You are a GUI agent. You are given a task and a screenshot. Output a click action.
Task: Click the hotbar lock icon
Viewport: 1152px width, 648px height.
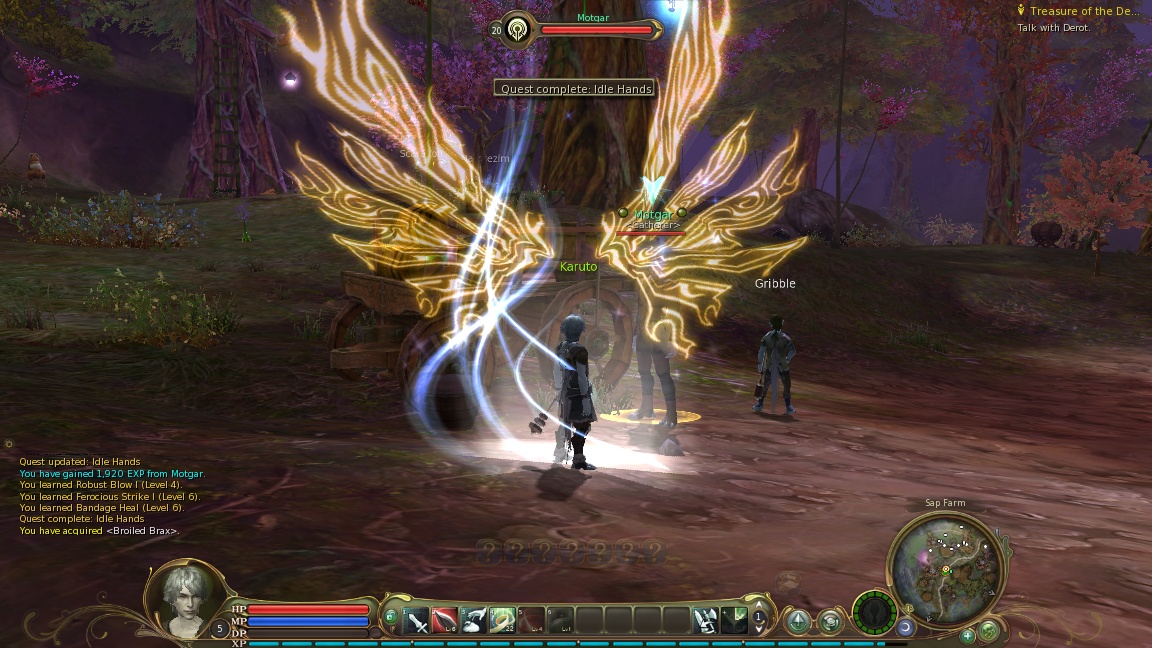(391, 616)
